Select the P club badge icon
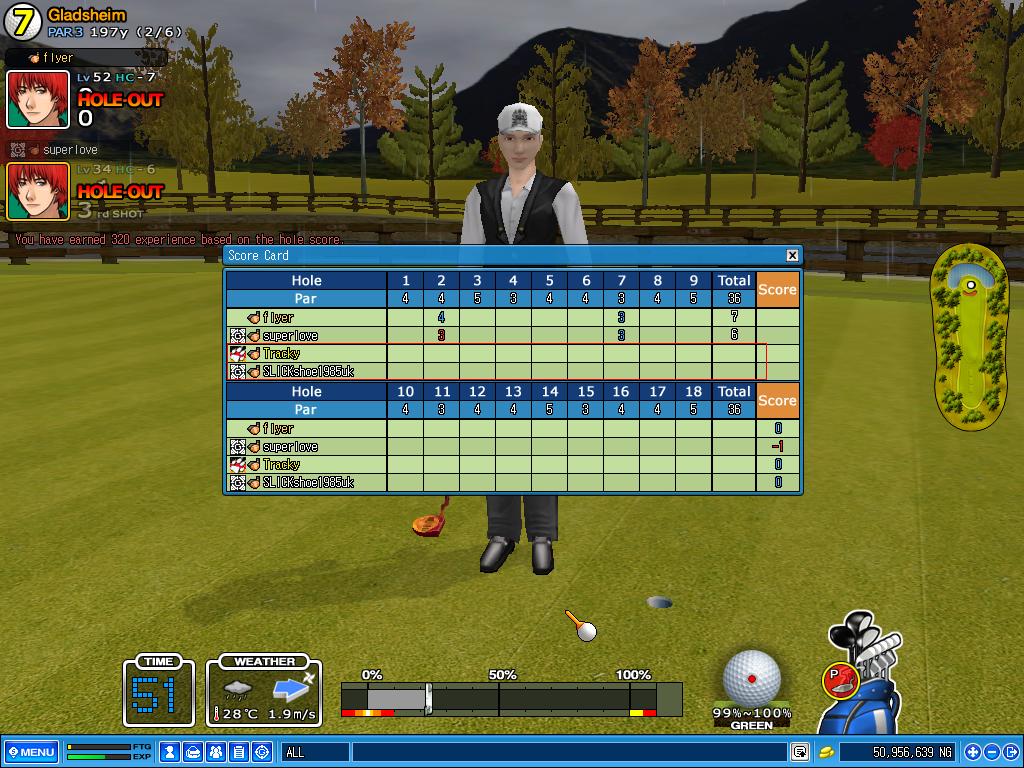Image resolution: width=1024 pixels, height=768 pixels. (839, 679)
